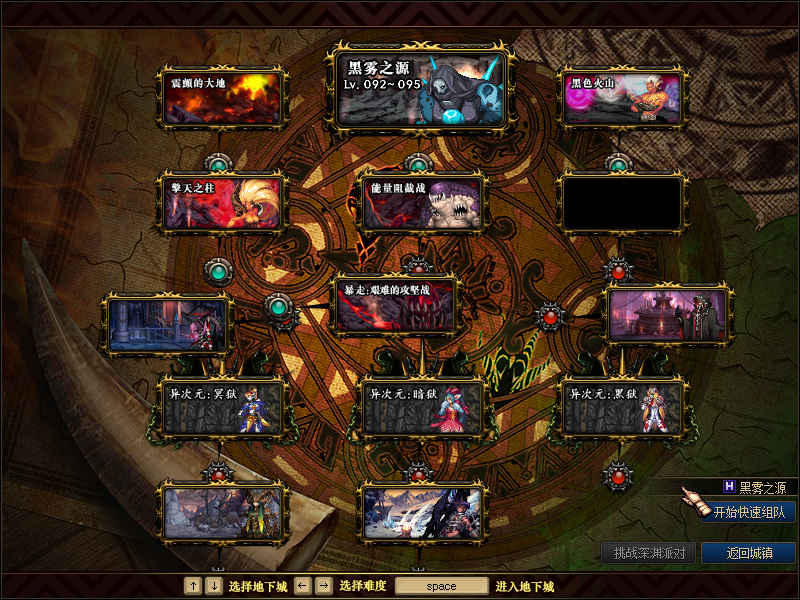This screenshot has width=800, height=600.
Task: Click the 开始快速组队 quick party button
Action: (x=748, y=512)
